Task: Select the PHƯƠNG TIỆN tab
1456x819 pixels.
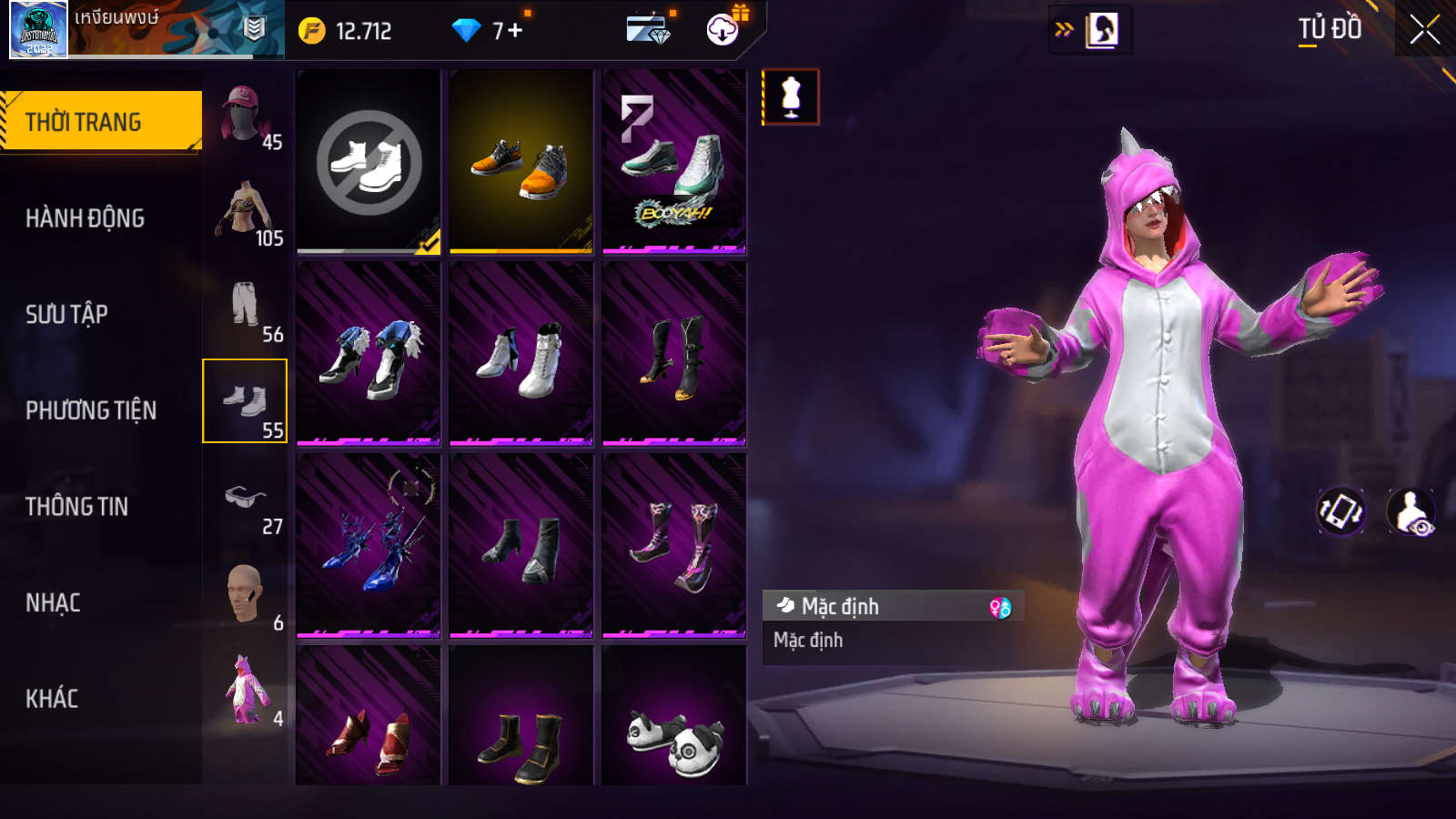Action: (91, 410)
